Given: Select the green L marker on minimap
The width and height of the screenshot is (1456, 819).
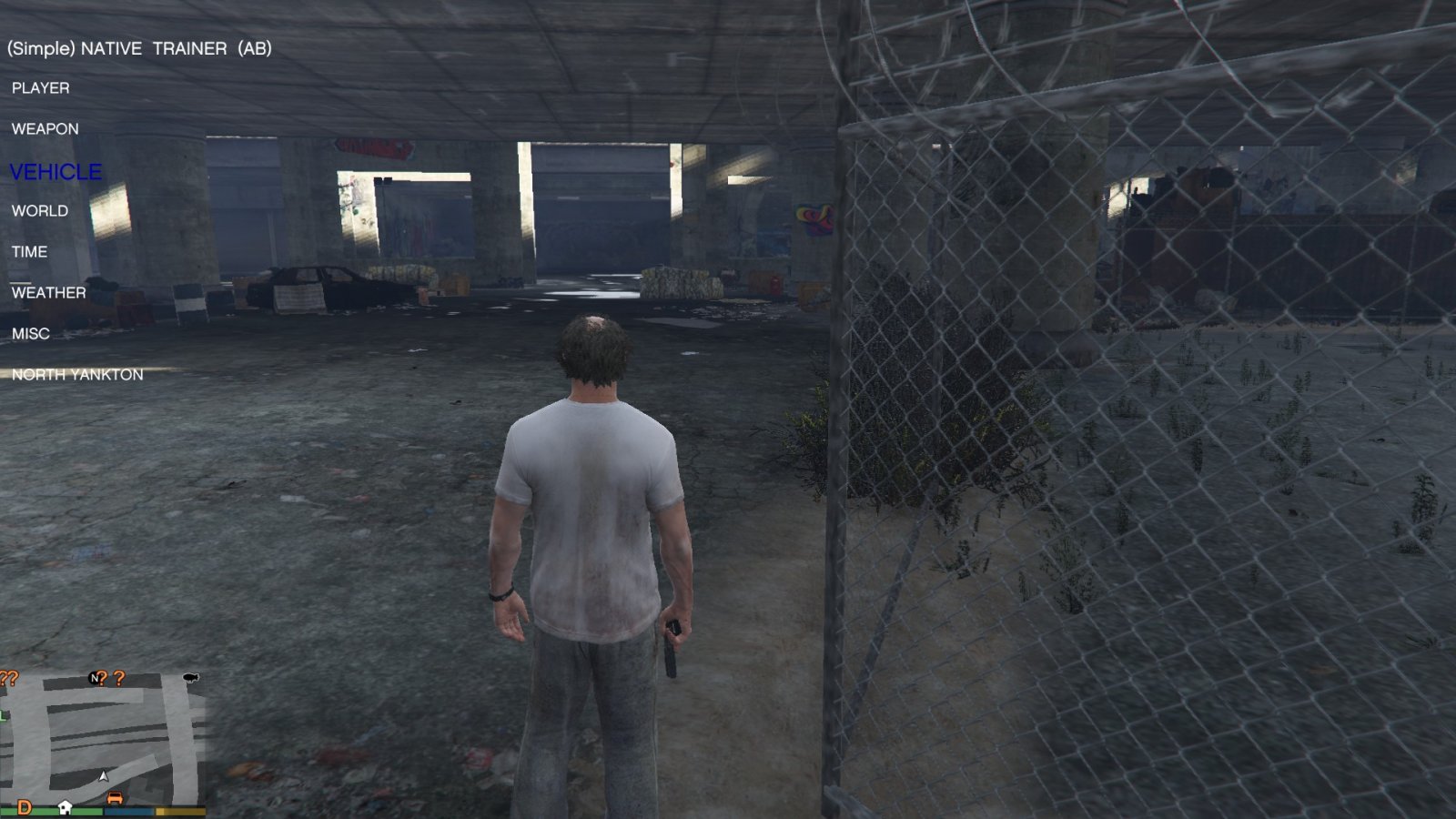Looking at the screenshot, I should (3, 716).
